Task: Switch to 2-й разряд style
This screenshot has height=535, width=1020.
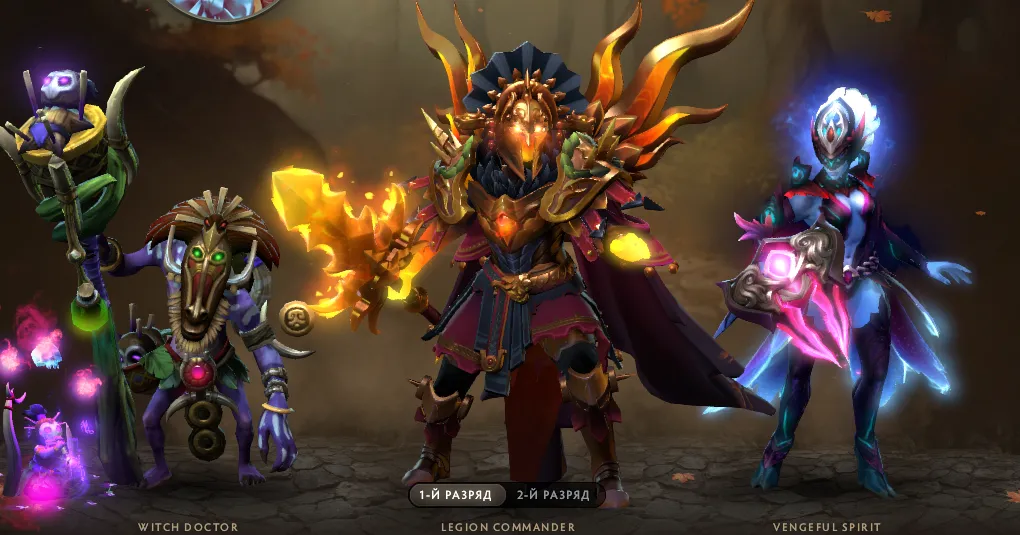Action: [x=553, y=495]
